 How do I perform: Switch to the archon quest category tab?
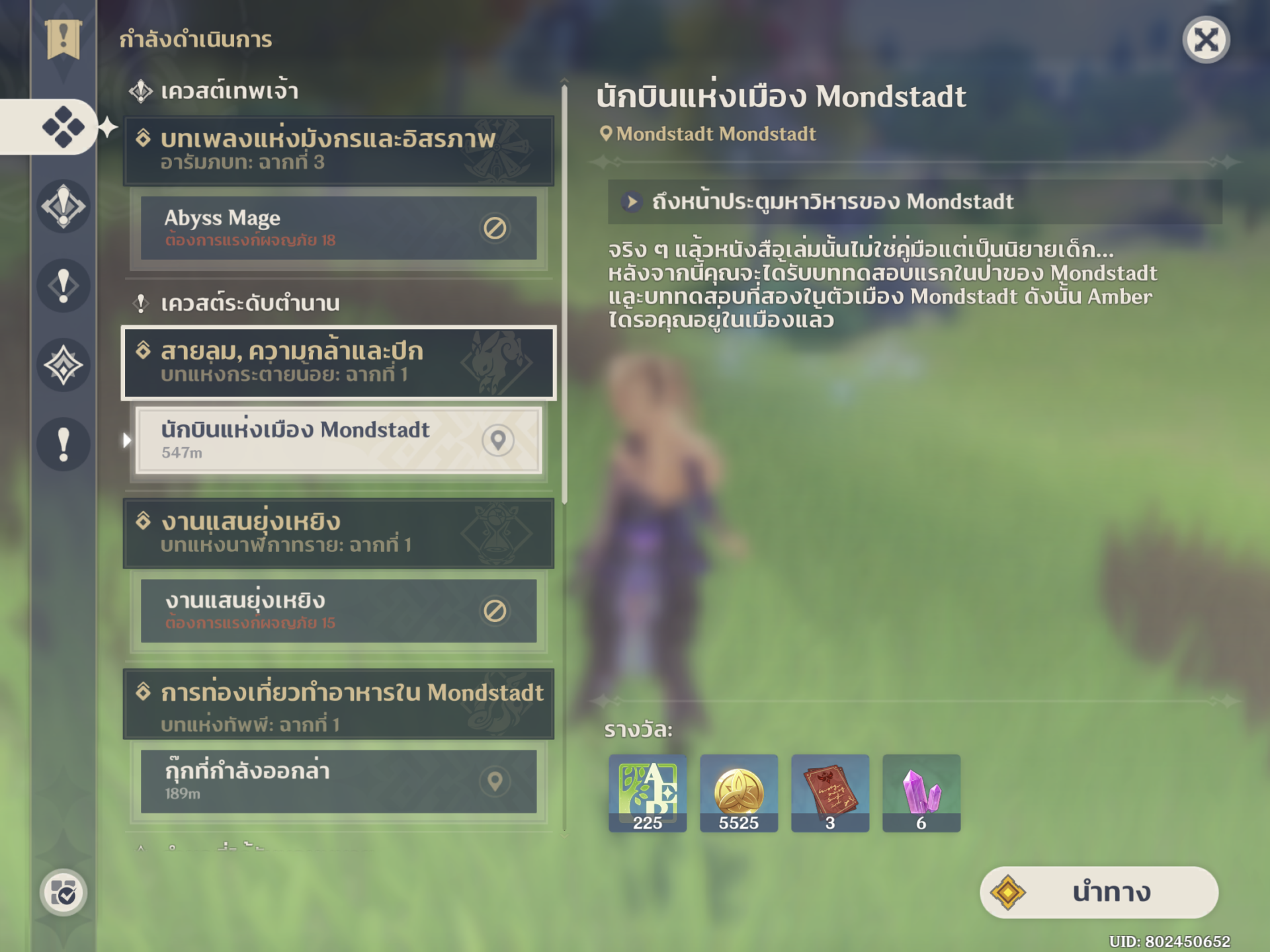click(63, 206)
